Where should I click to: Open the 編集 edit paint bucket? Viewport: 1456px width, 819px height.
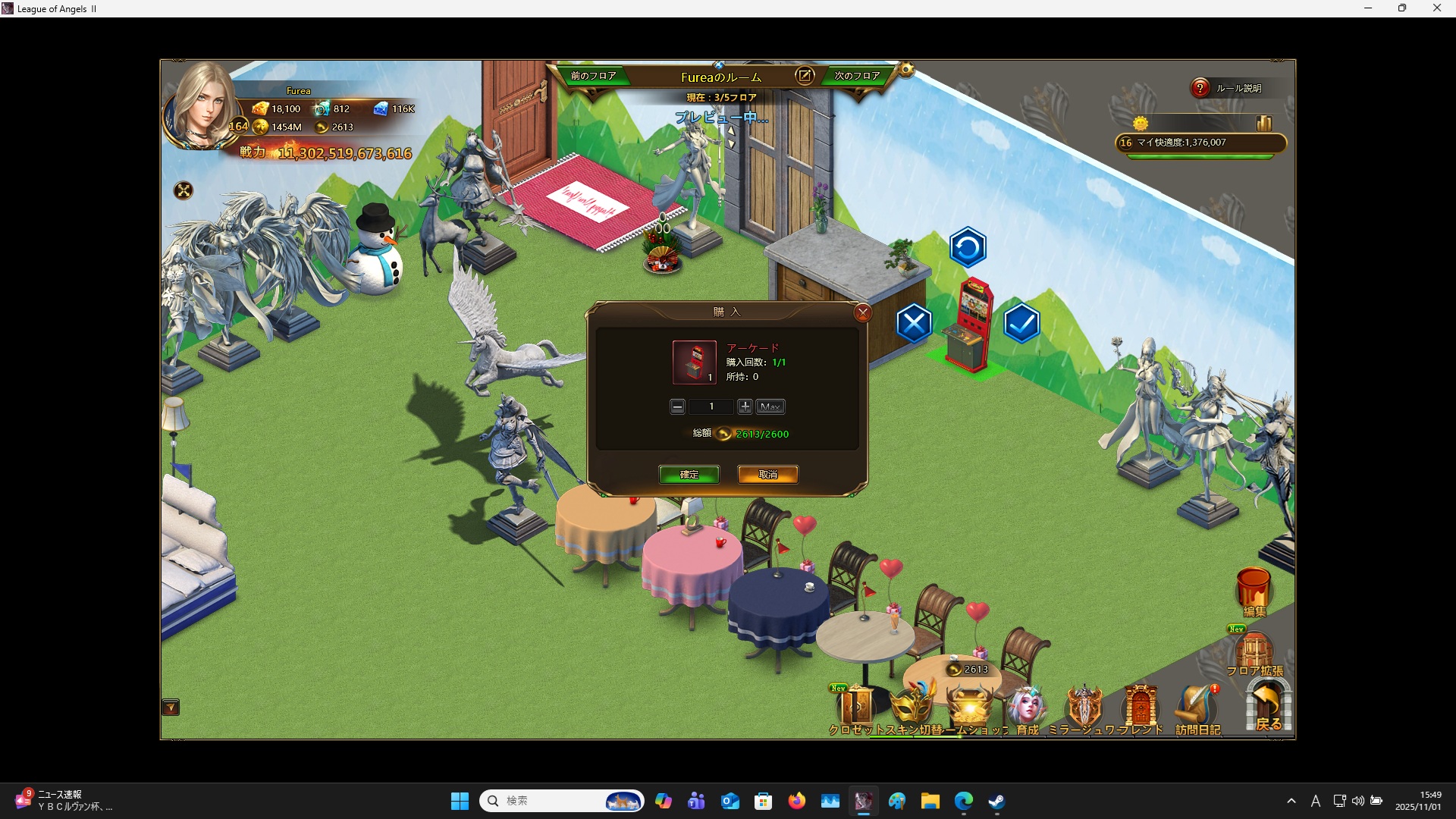click(x=1254, y=591)
